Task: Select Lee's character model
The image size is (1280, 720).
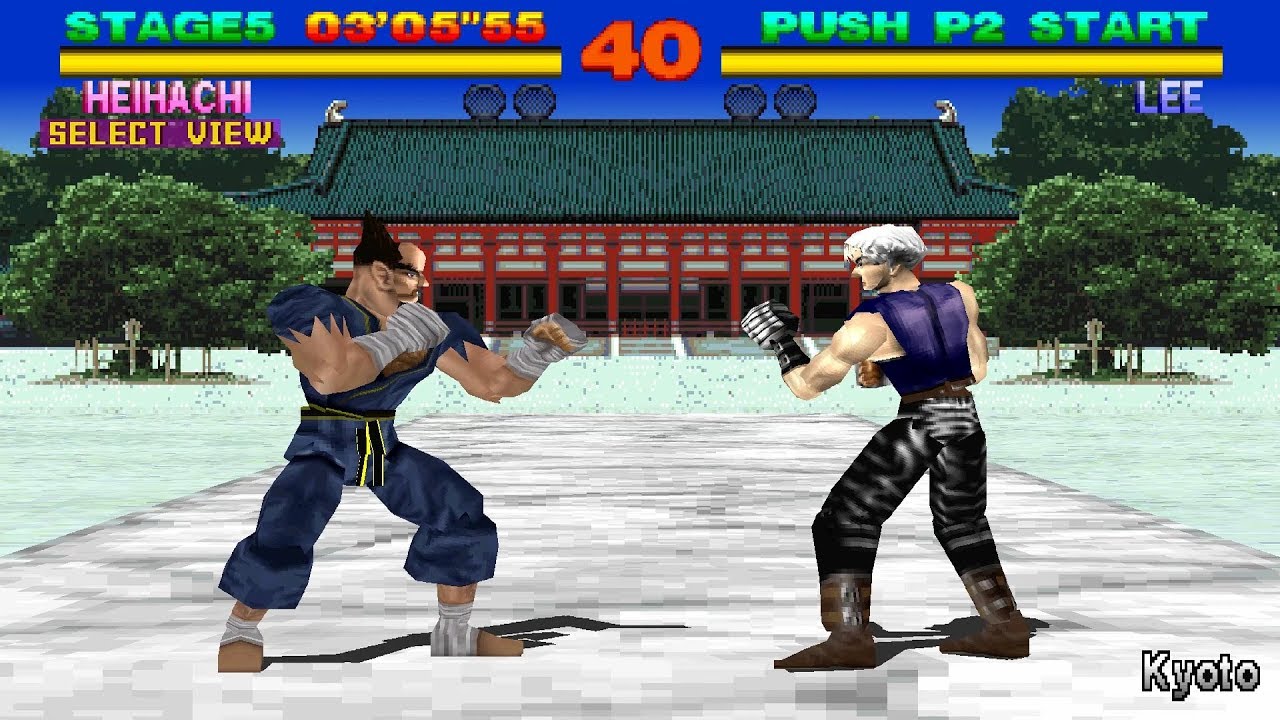Action: point(900,420)
